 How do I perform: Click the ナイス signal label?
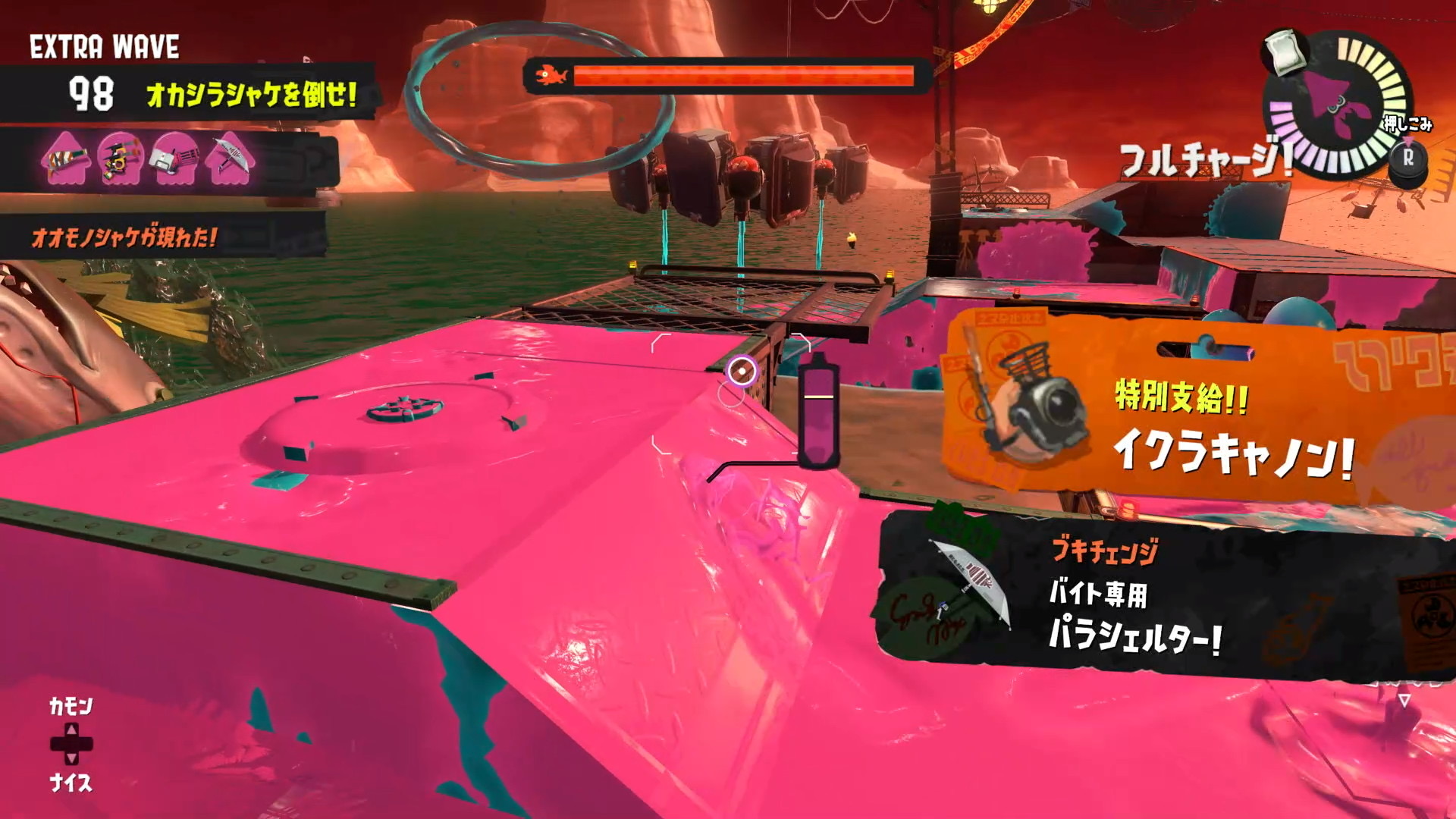click(71, 783)
